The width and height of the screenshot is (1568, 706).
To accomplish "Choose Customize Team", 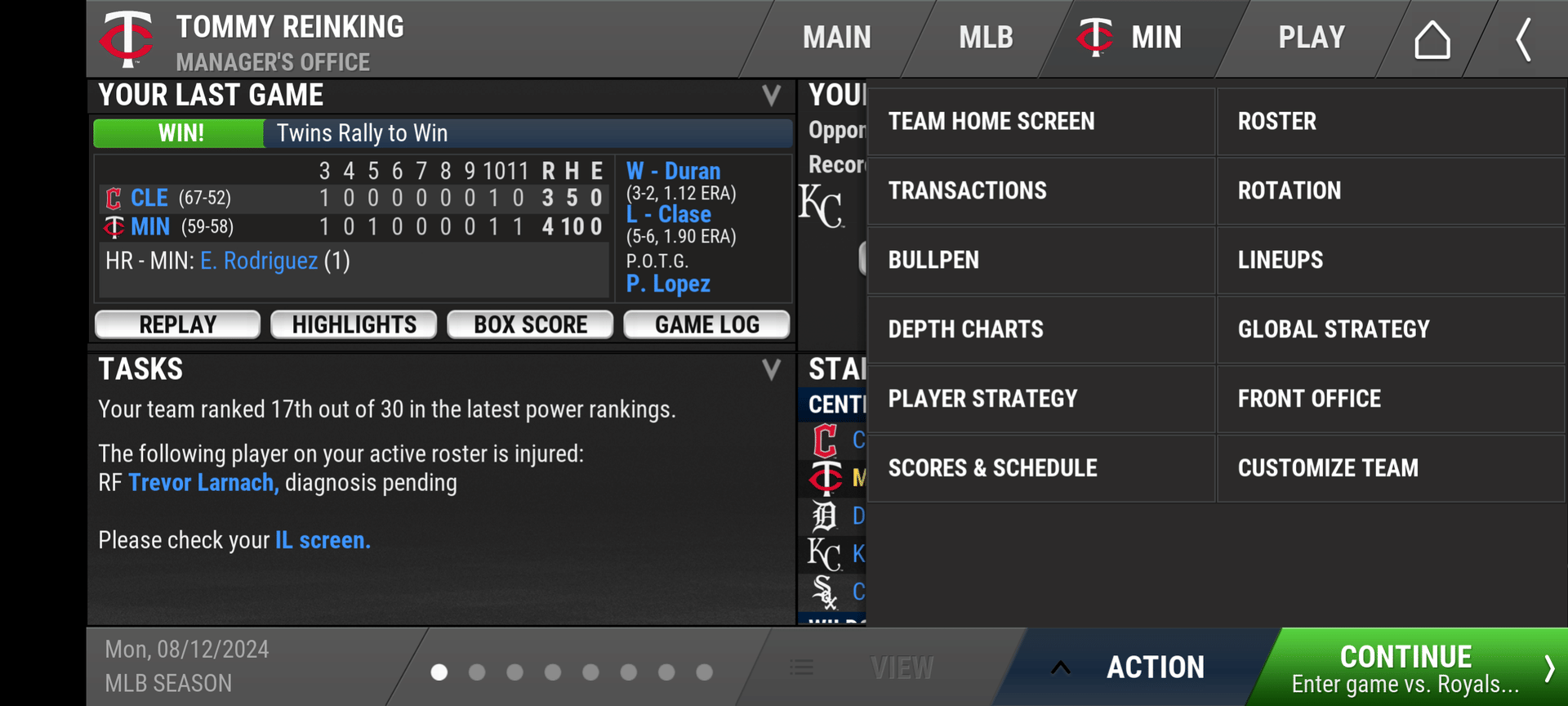I will click(1390, 468).
